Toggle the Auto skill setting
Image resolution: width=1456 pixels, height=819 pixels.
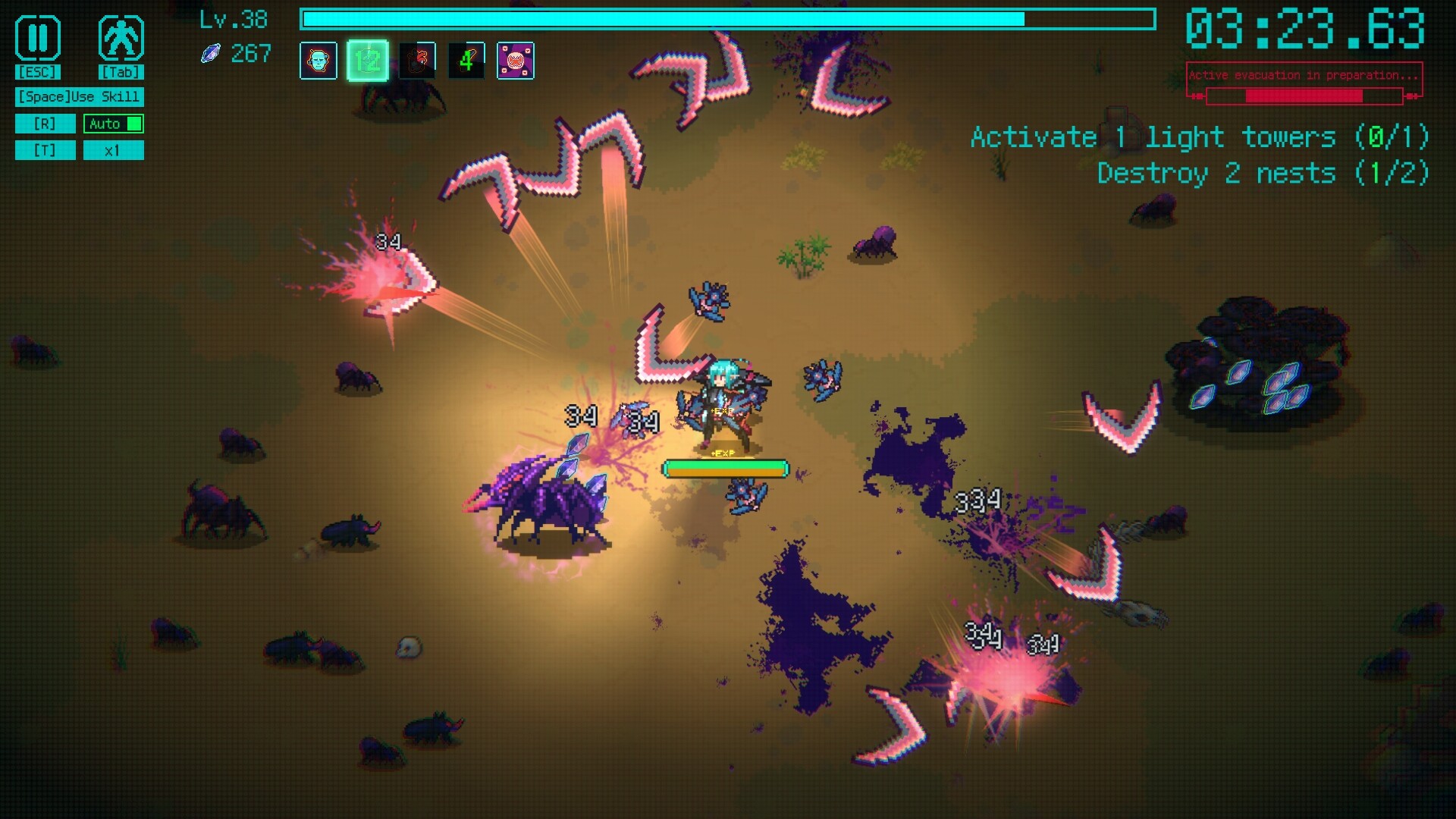tap(114, 124)
